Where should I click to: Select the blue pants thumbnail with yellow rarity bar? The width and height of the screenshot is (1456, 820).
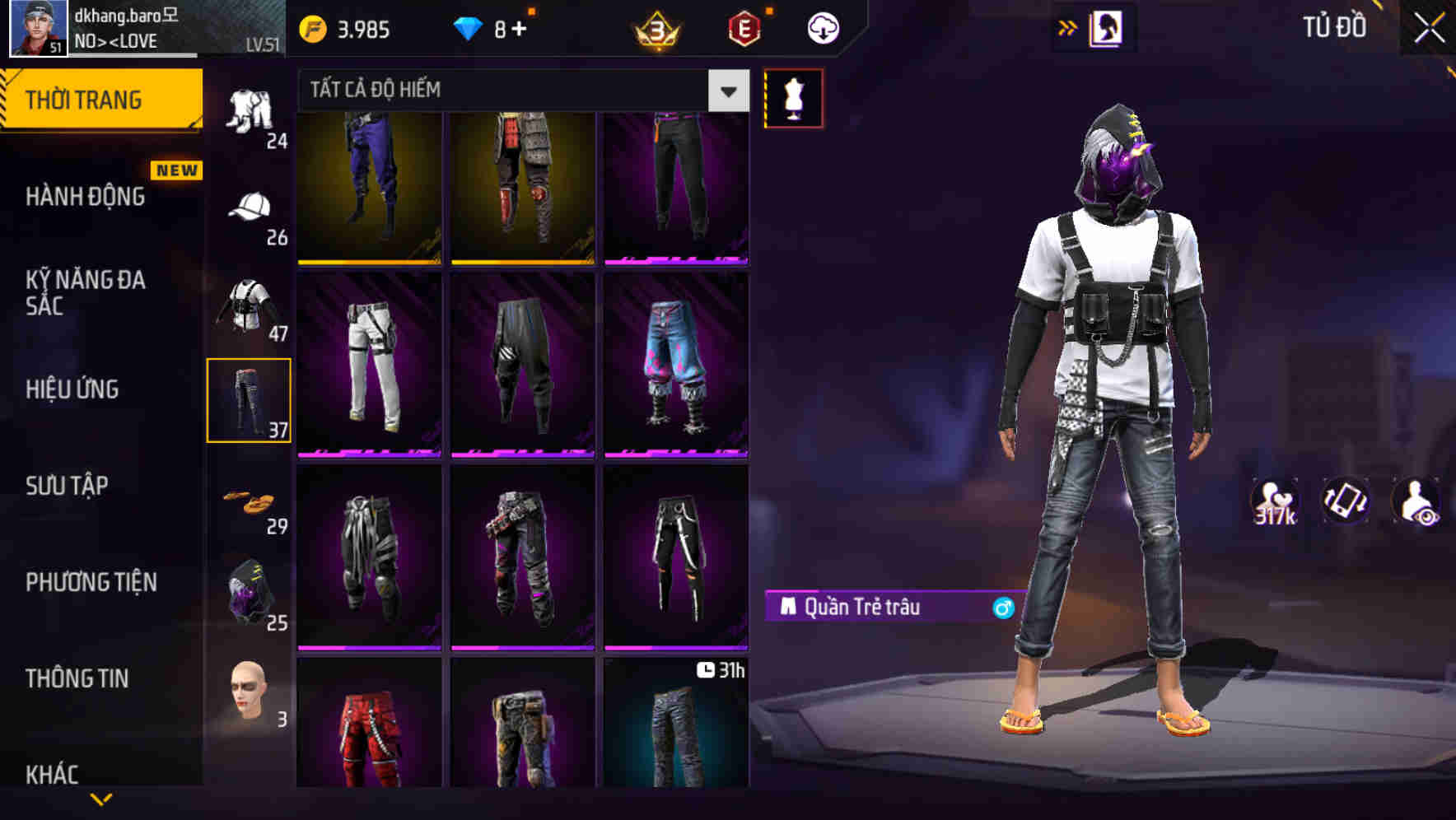click(371, 188)
